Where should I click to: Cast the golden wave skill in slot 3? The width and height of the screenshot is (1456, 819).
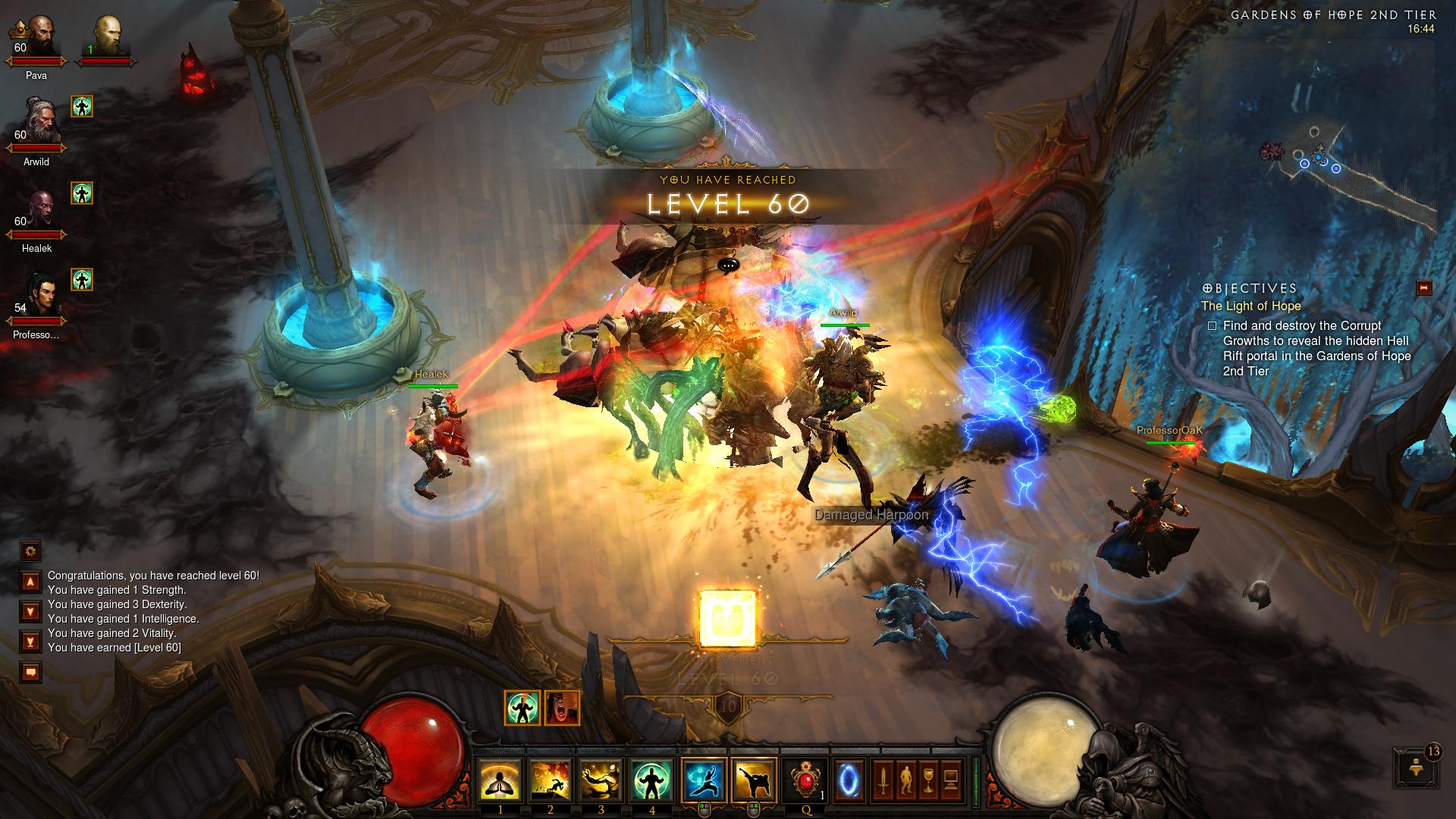tap(601, 780)
